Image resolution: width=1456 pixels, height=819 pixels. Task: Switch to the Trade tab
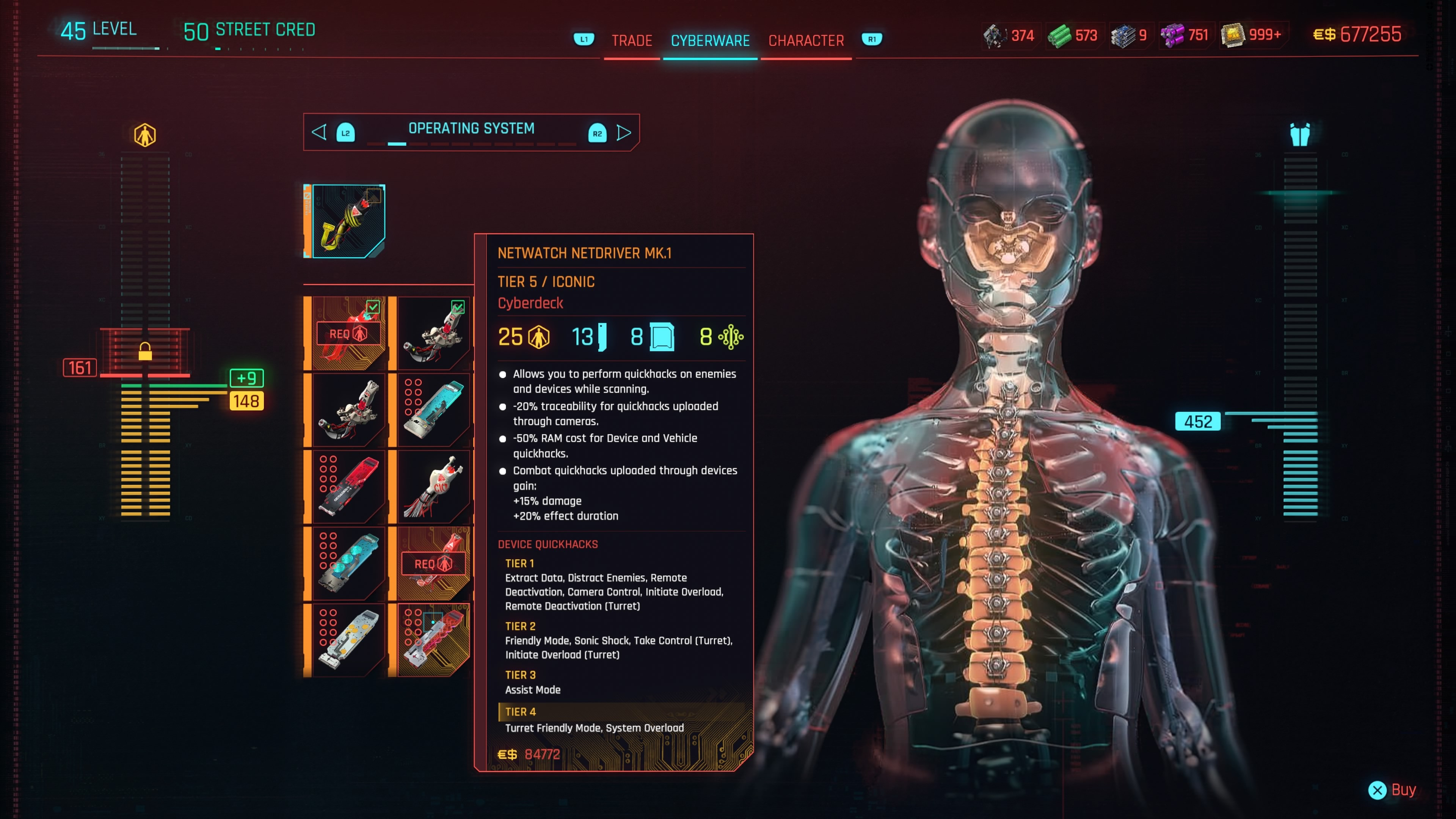(631, 41)
